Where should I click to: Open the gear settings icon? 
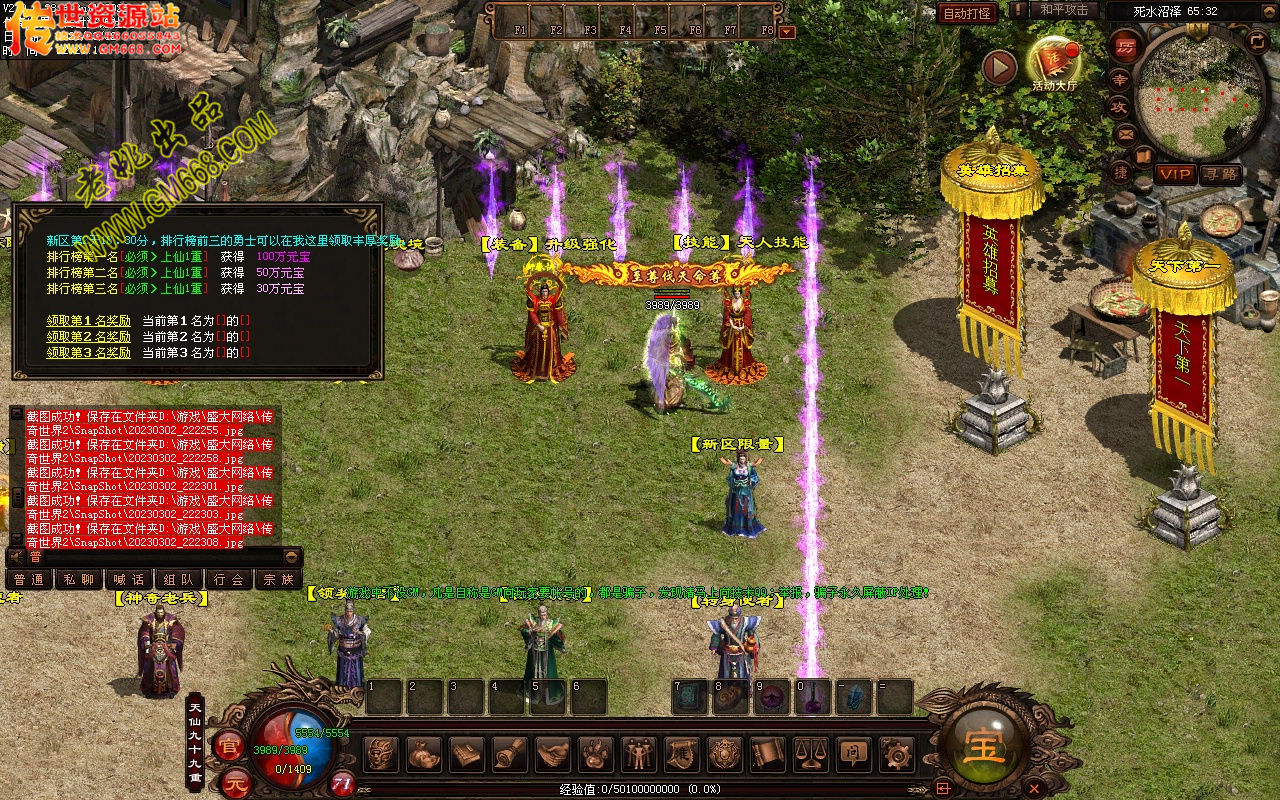(x=896, y=754)
